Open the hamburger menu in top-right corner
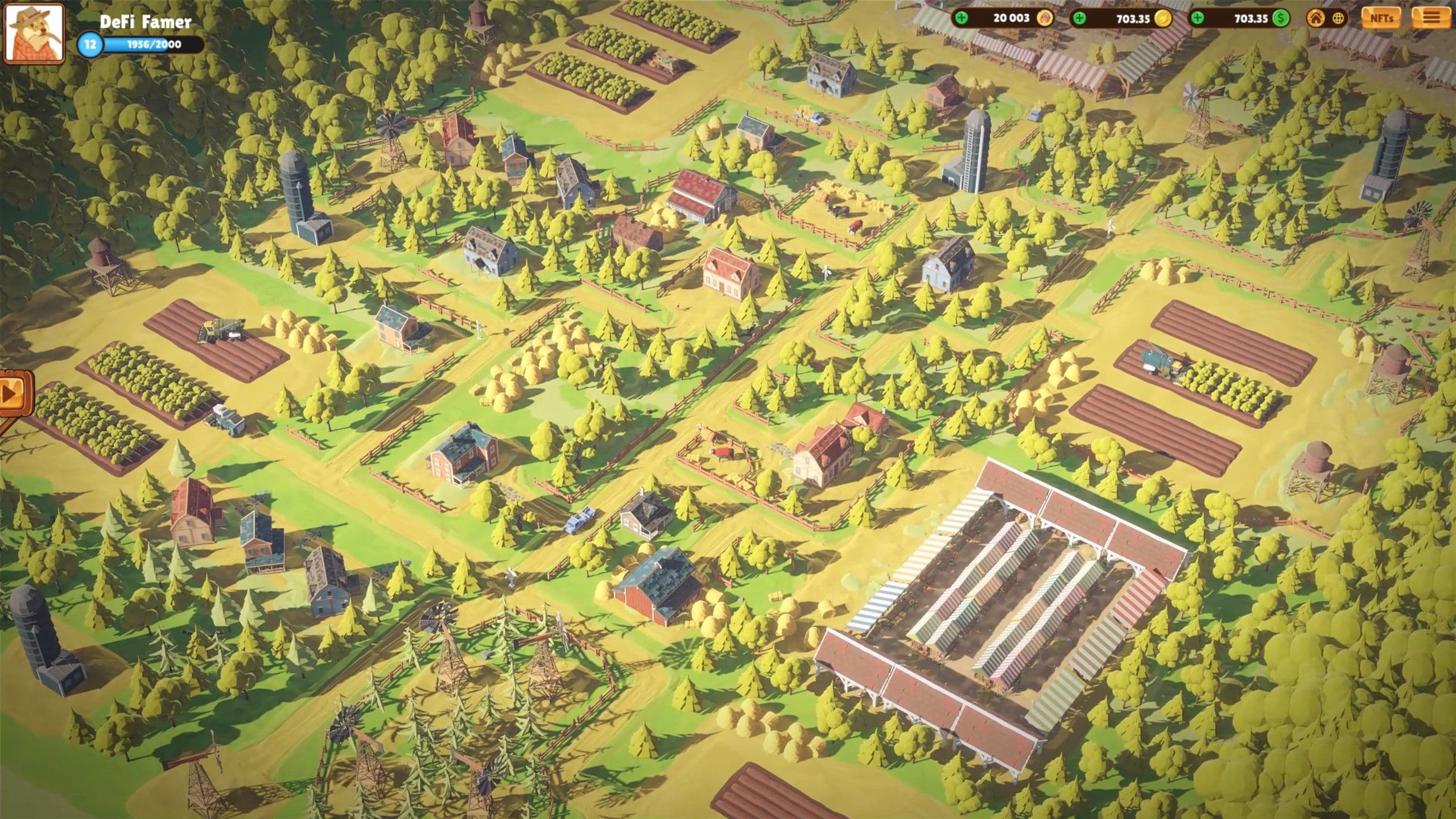 [1432, 19]
